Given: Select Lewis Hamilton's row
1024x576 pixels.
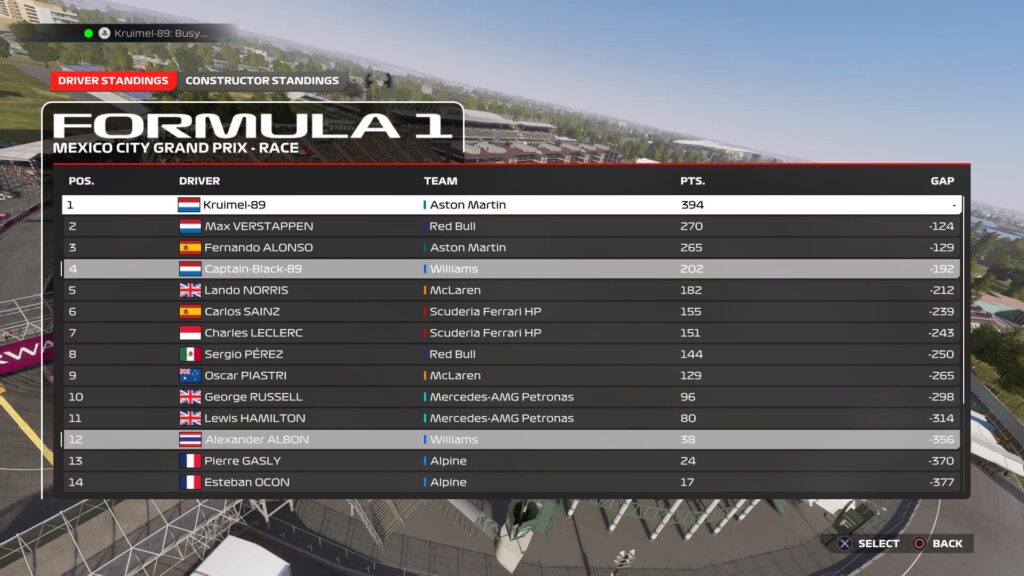Looking at the screenshot, I should click(511, 418).
